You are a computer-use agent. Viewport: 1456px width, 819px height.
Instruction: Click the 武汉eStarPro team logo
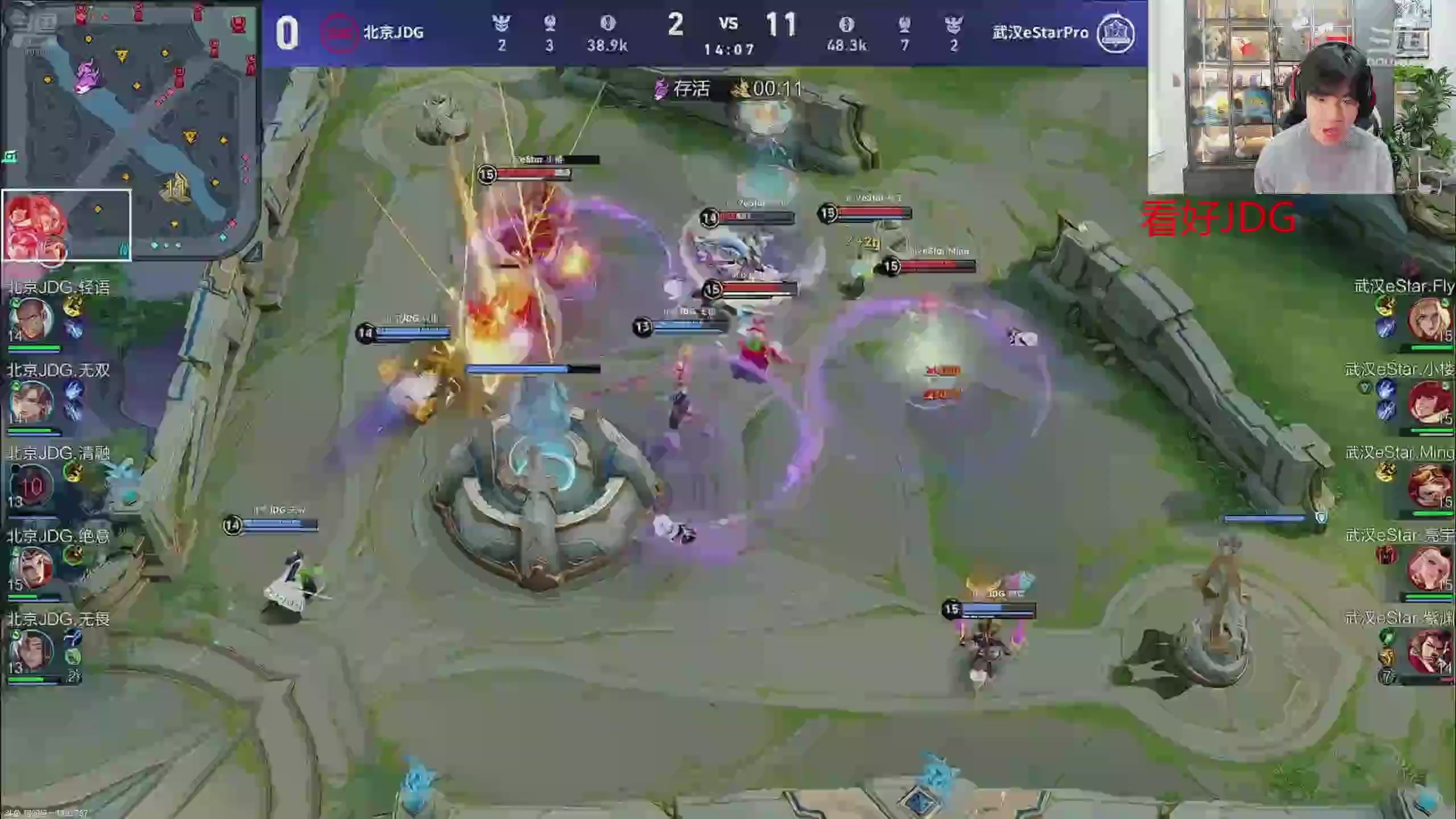coord(1115,33)
